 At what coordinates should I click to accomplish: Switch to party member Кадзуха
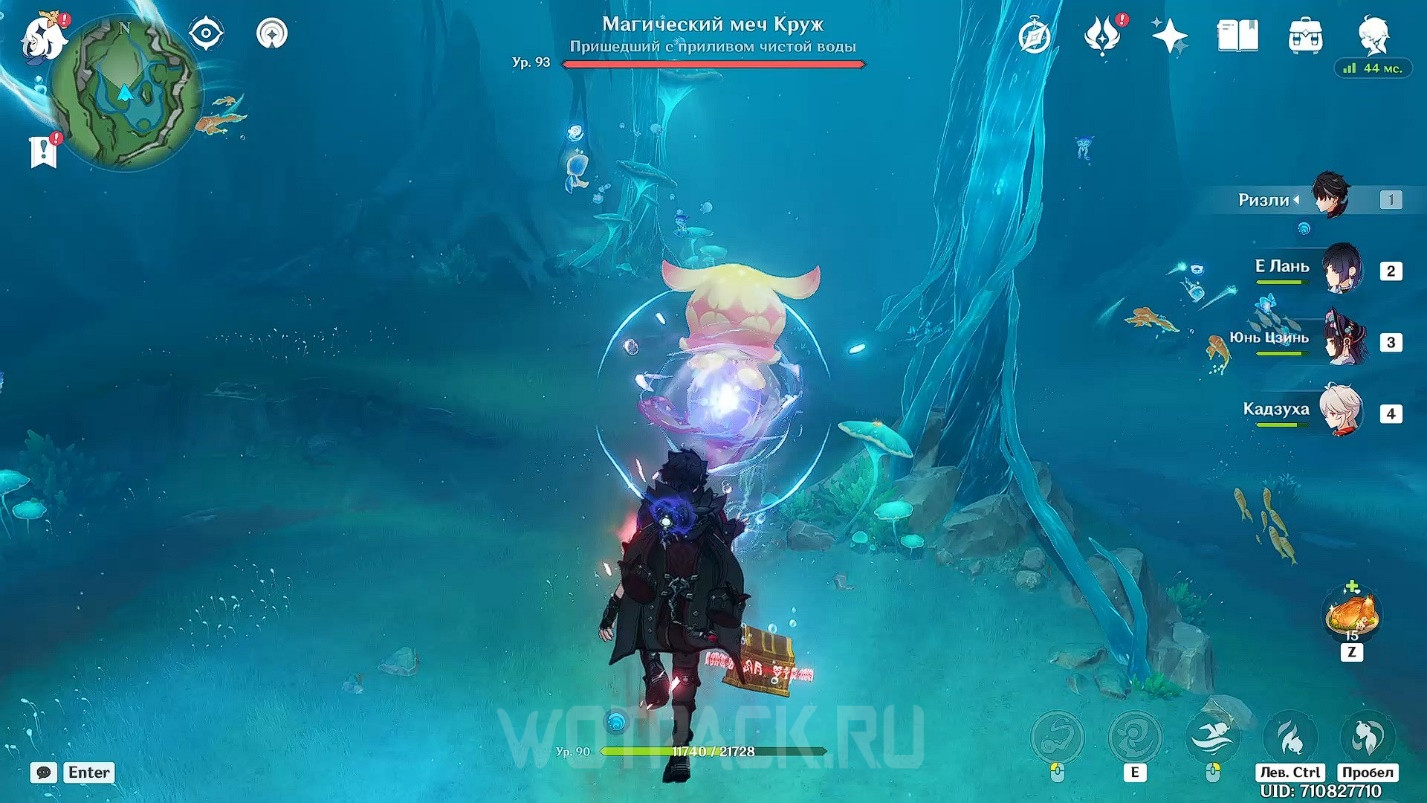coord(1342,412)
